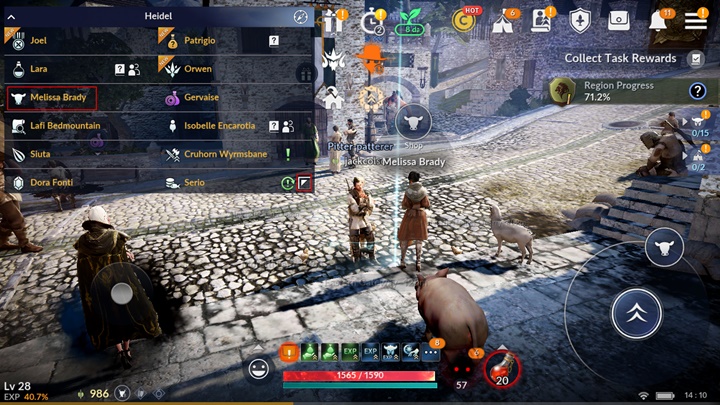Pick Lafi Bedmountain from the list
The height and width of the screenshot is (405, 720).
[65, 126]
